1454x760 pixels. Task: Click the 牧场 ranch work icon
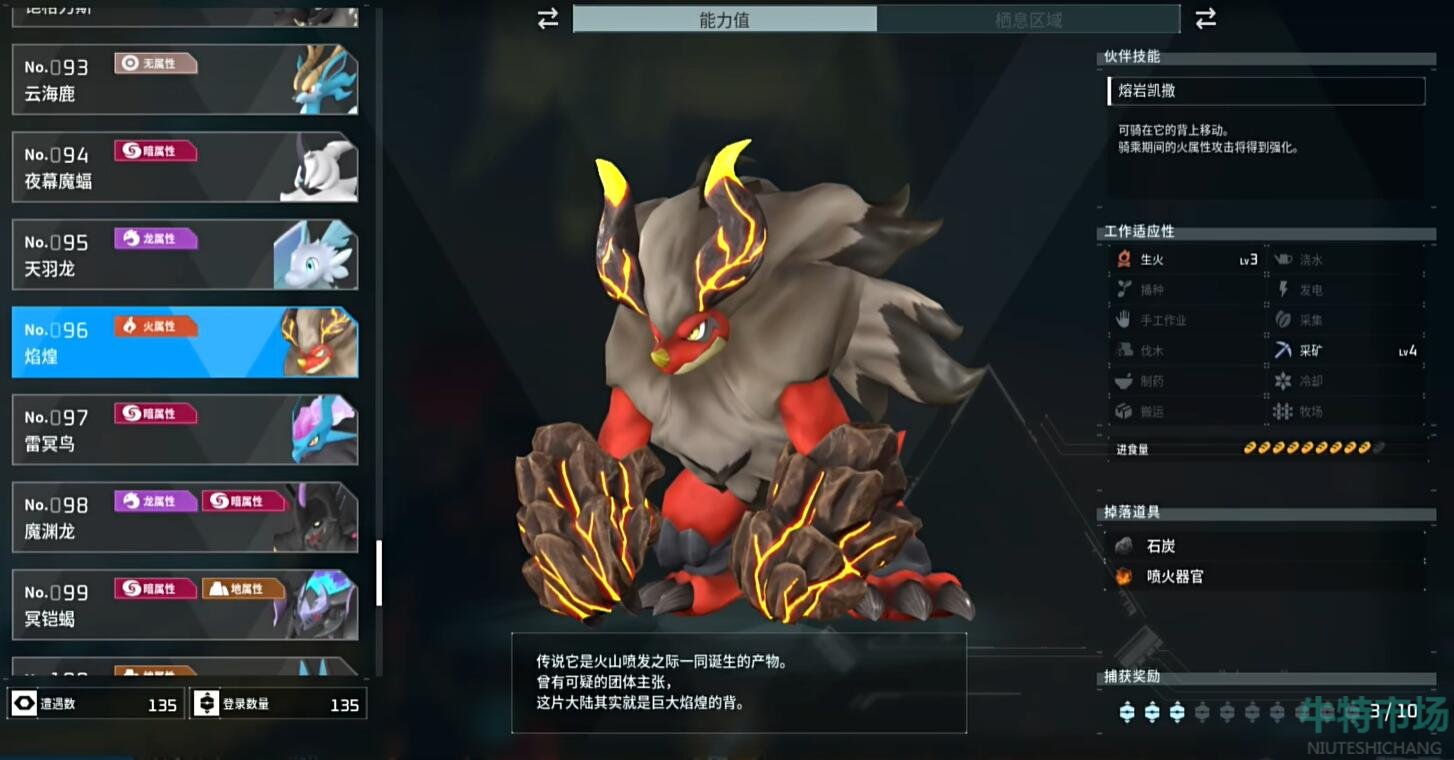tap(1283, 411)
